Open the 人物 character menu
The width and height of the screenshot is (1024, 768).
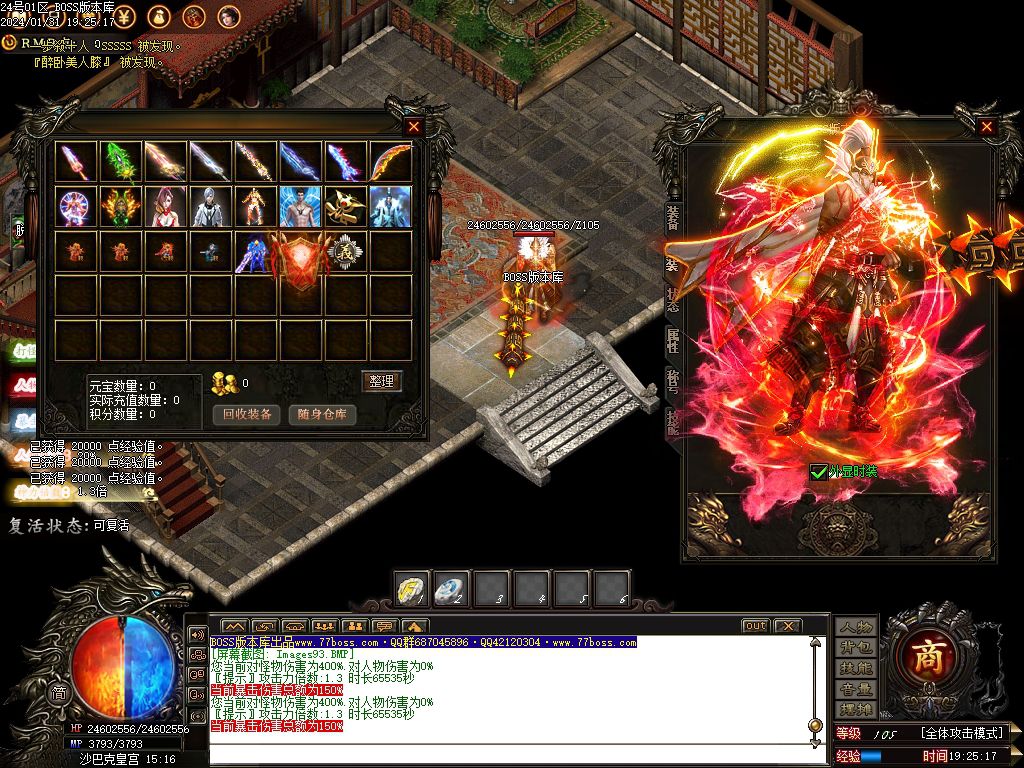856,627
